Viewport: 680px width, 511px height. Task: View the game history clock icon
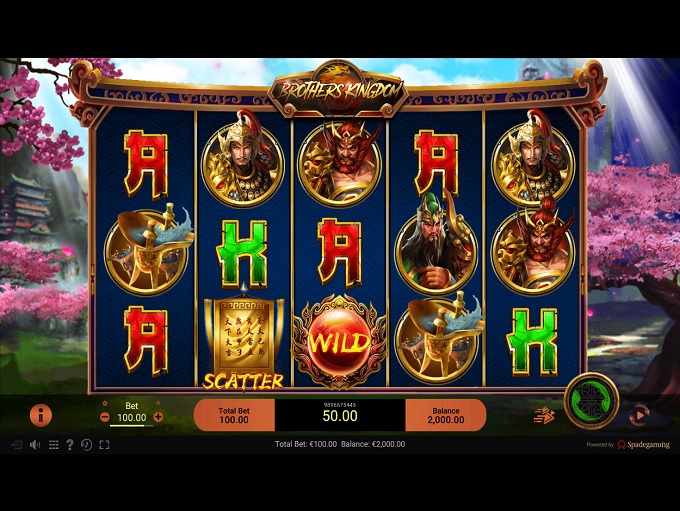point(86,444)
